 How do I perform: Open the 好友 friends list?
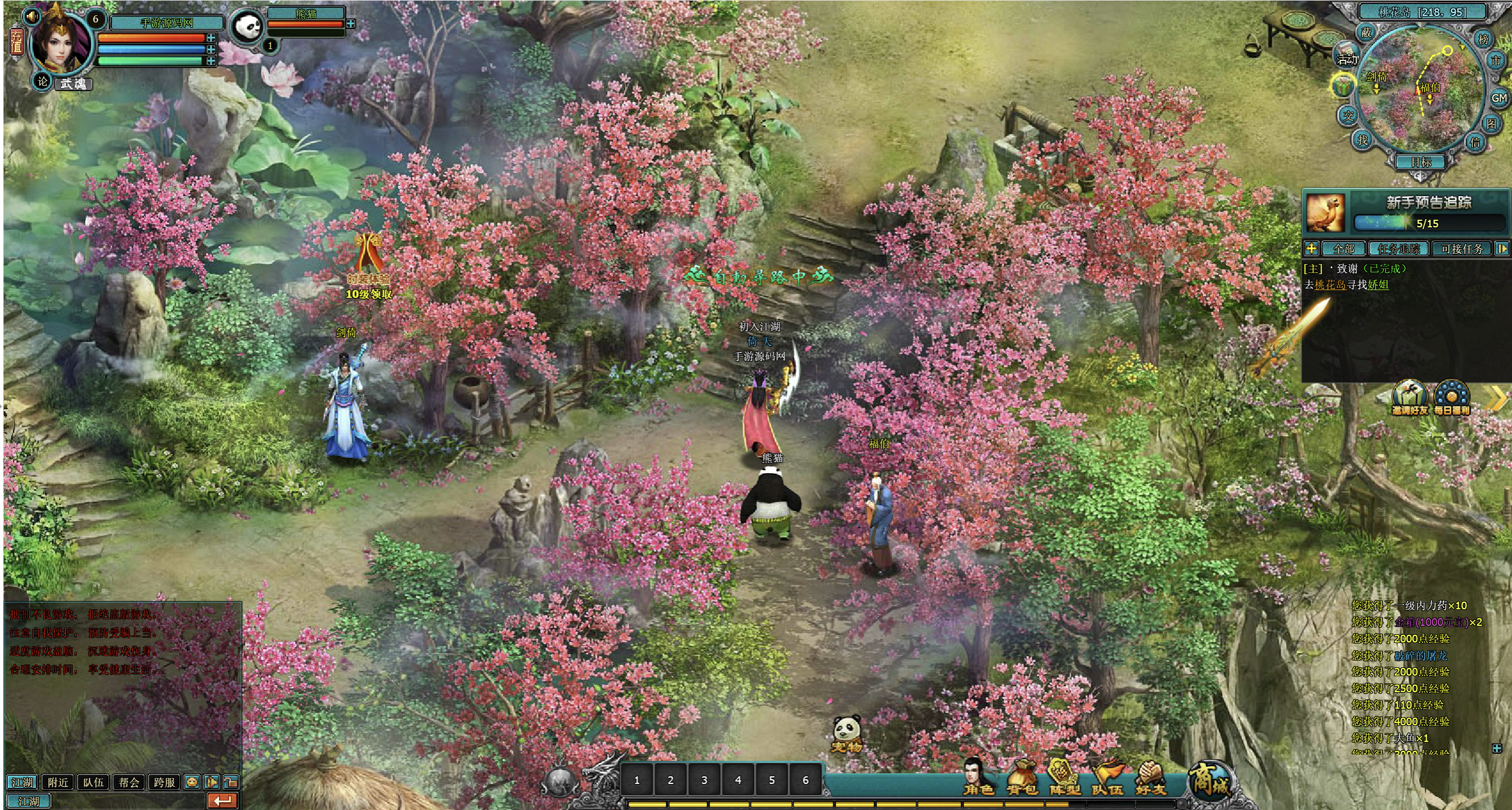pyautogui.click(x=1150, y=777)
